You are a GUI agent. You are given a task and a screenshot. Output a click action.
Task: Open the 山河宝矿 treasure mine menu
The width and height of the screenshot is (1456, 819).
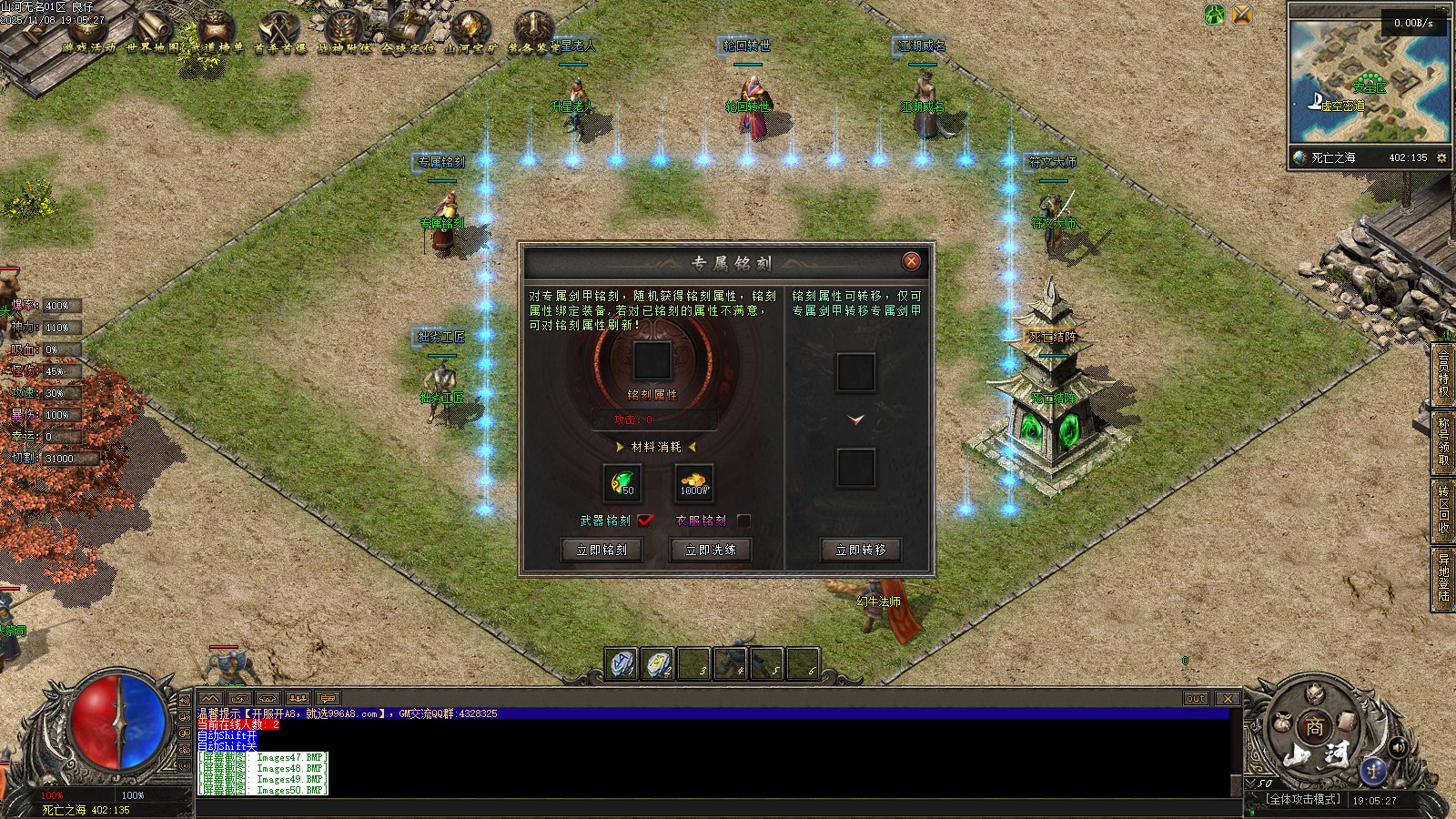coord(470,31)
